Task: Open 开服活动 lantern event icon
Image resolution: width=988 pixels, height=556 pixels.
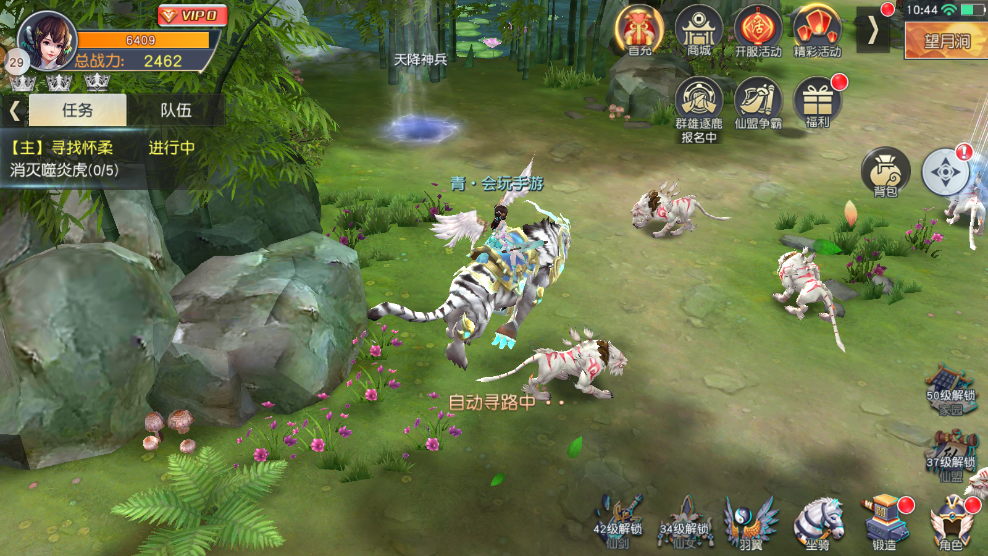Action: coord(758,30)
